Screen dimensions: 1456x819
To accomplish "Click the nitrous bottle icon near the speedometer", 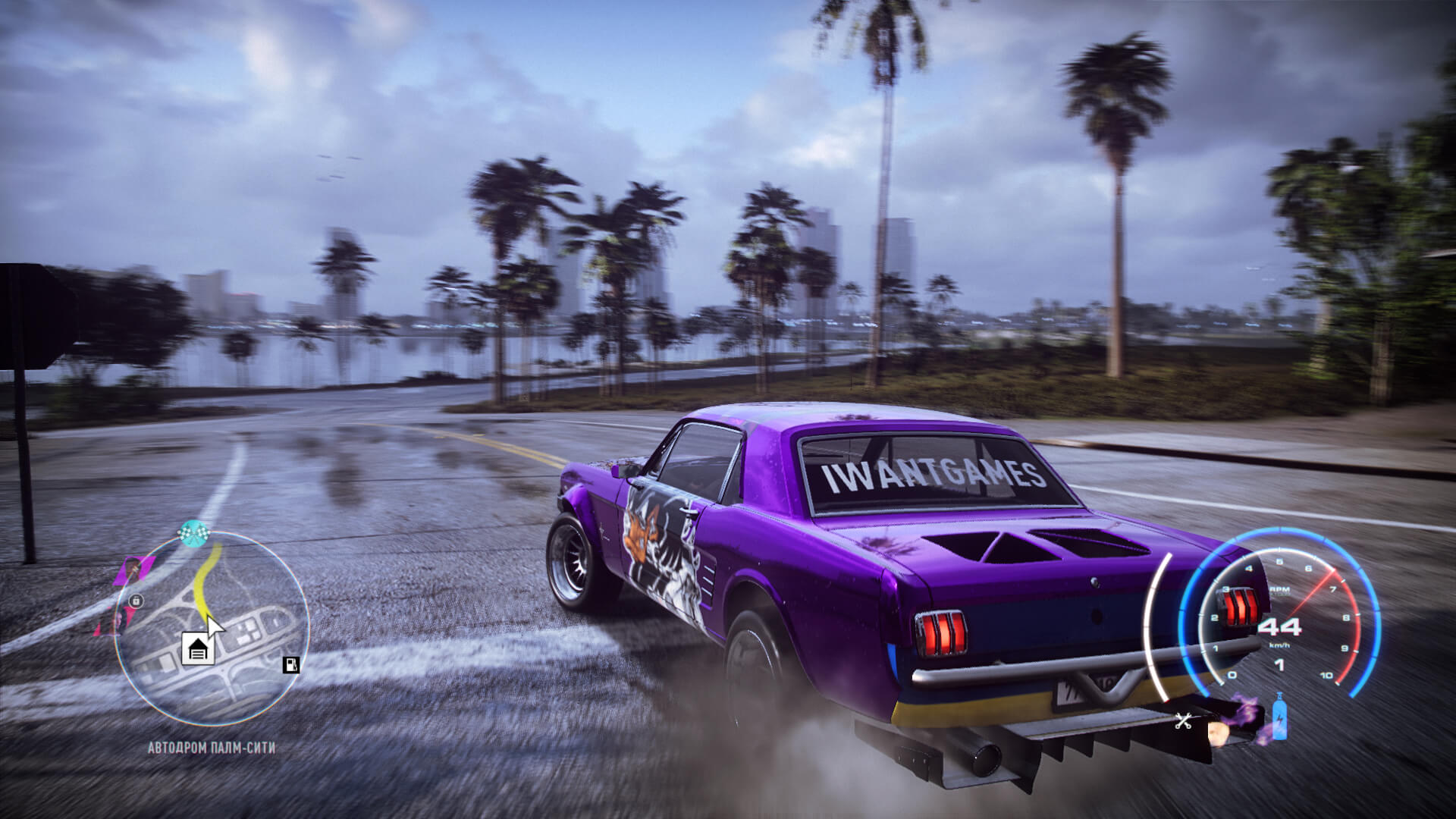I will (1279, 717).
